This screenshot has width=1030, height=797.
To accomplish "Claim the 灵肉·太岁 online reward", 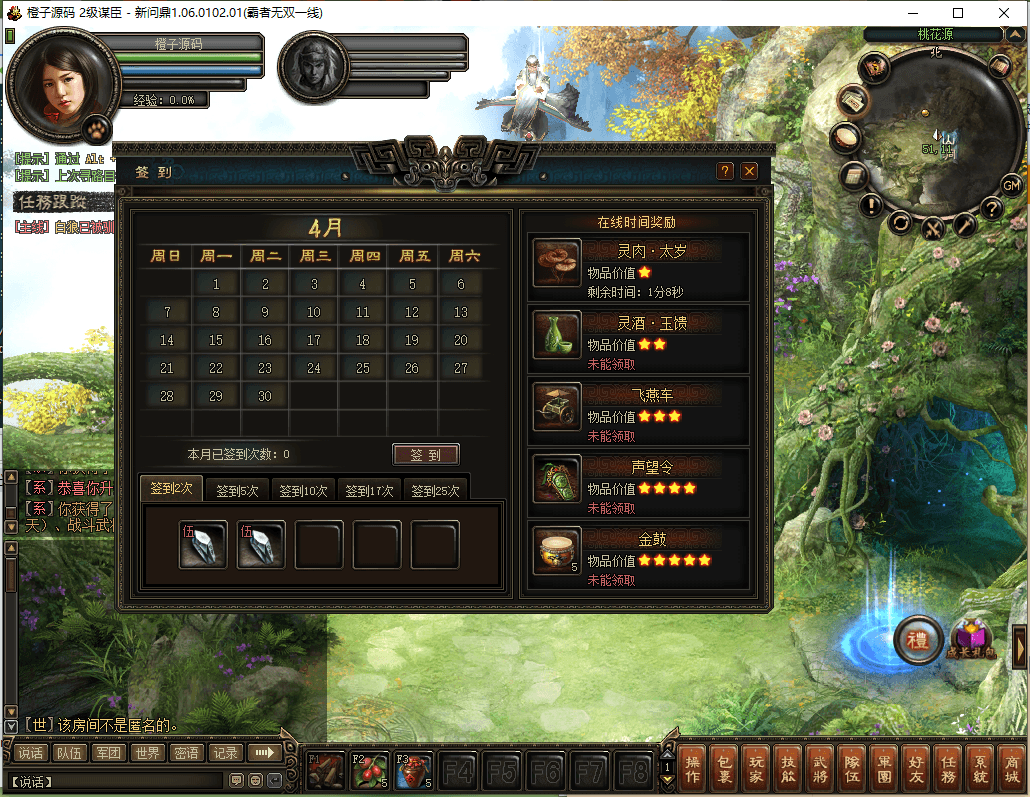I will 557,263.
